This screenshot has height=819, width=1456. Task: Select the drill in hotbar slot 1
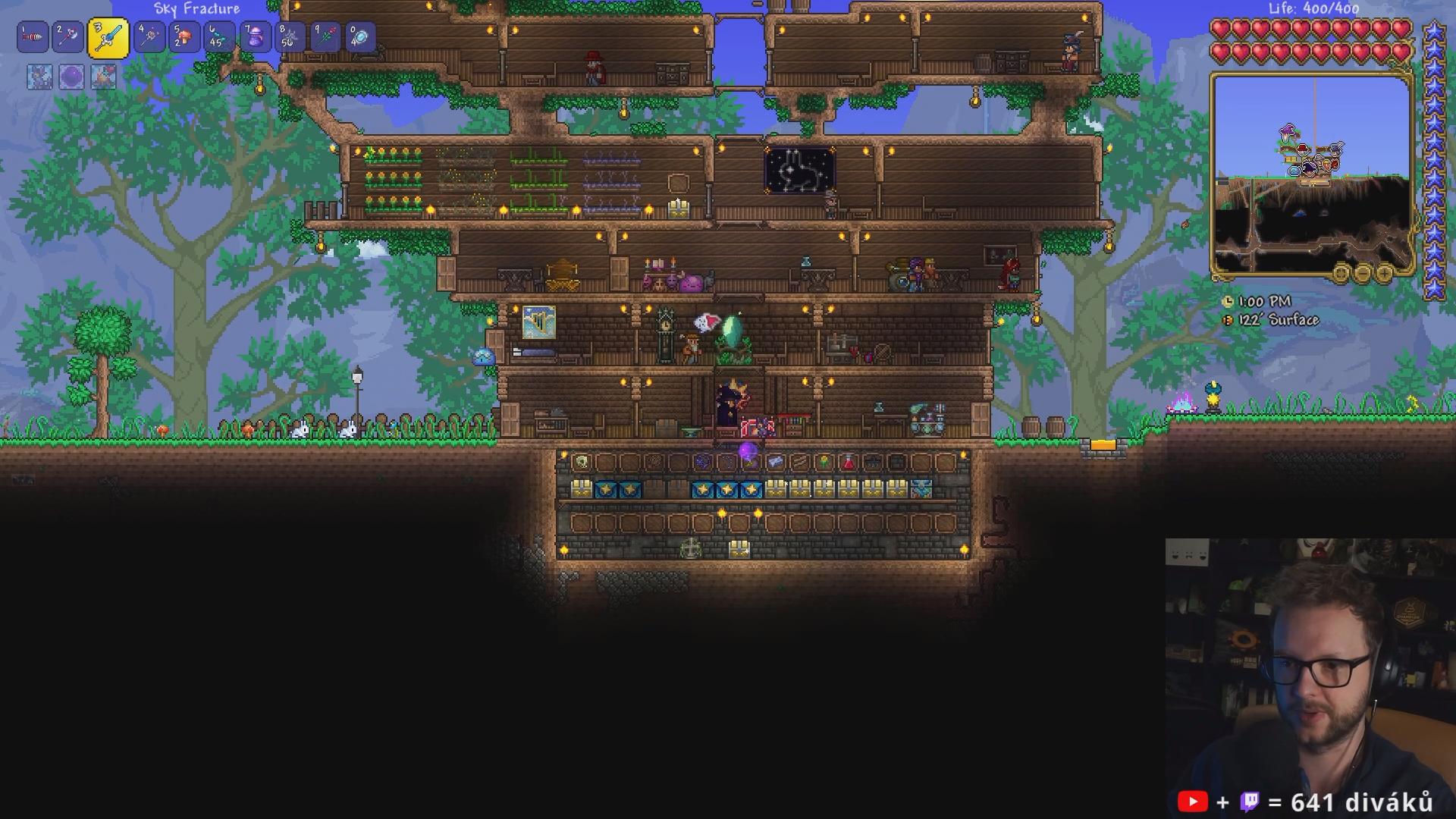point(33,37)
